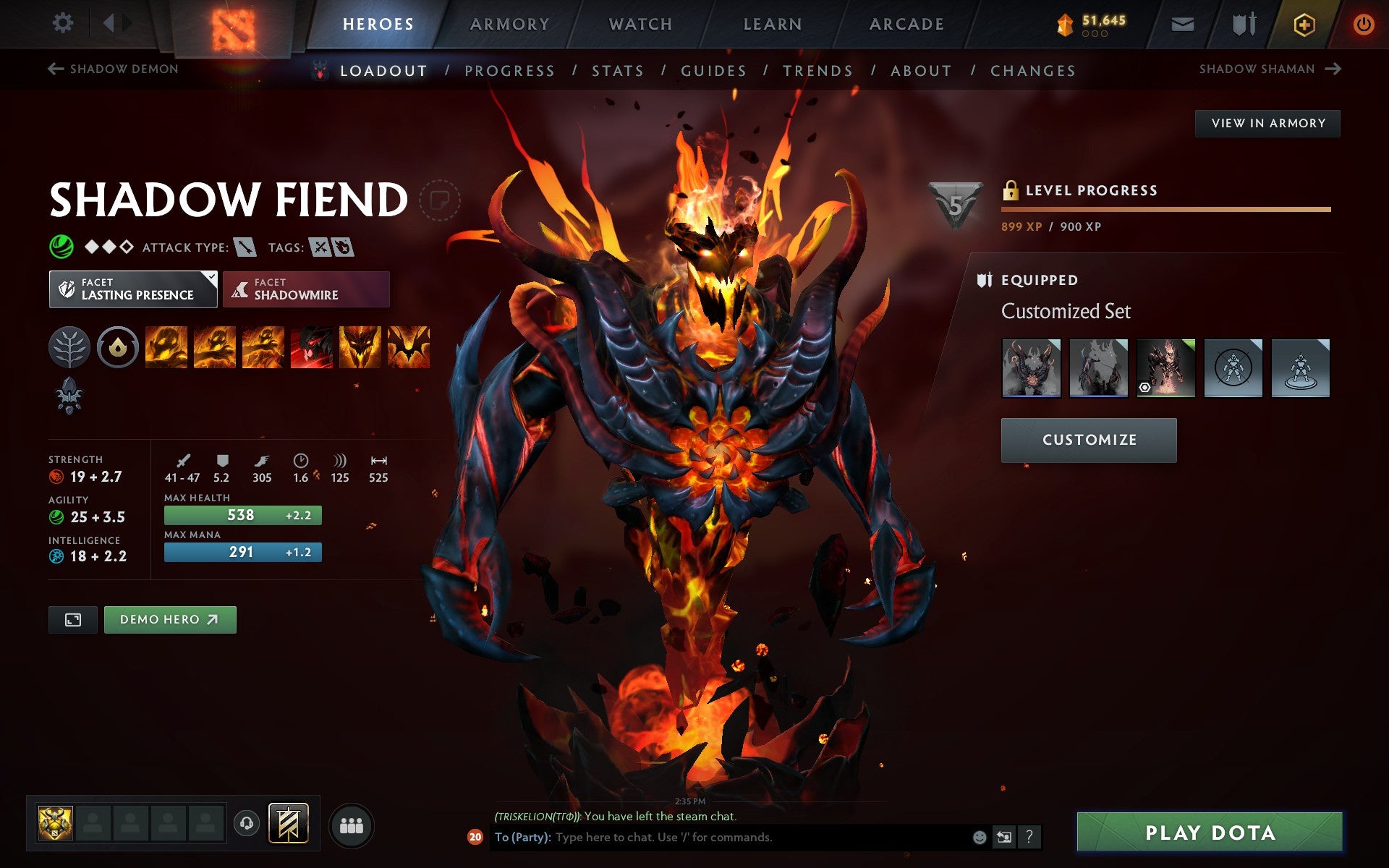The image size is (1389, 868).
Task: Open the friends list icon
Action: (351, 822)
